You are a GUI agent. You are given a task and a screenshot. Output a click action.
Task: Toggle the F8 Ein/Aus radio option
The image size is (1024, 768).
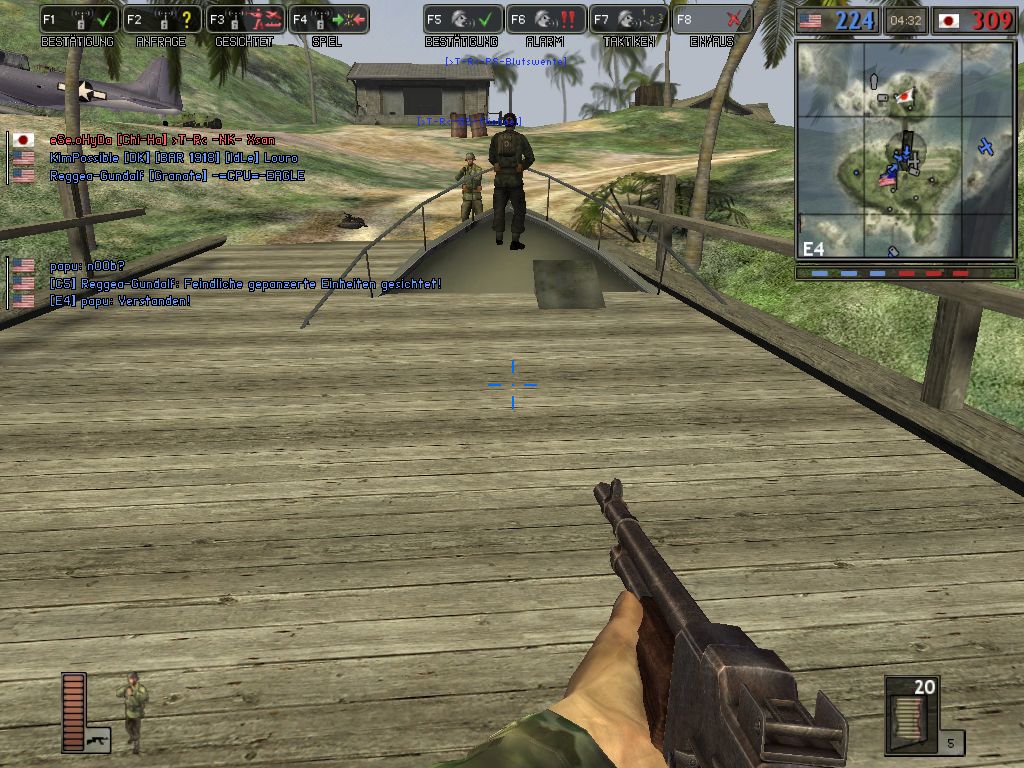(x=711, y=19)
